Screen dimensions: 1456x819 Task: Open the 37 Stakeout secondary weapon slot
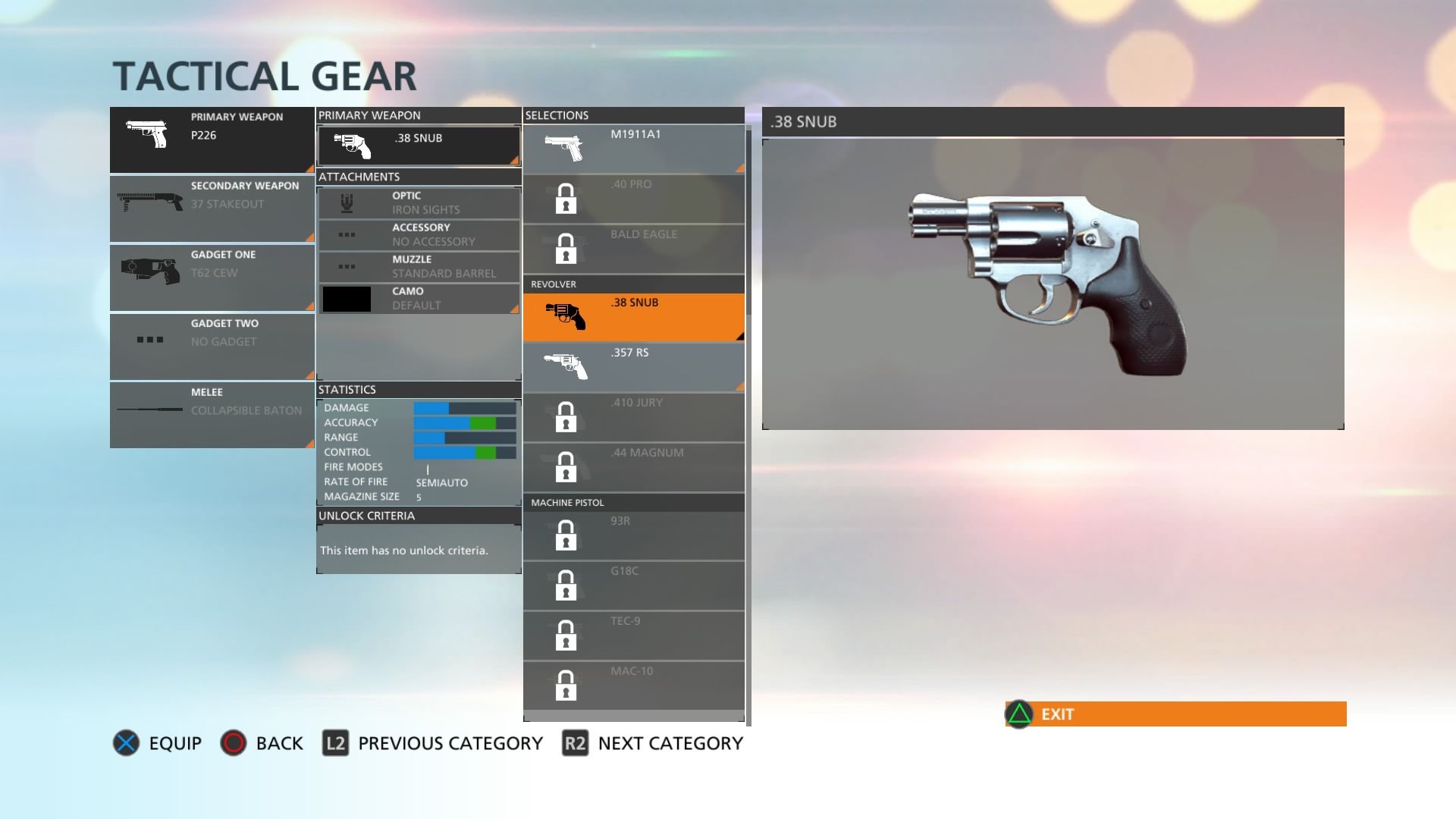pyautogui.click(x=212, y=209)
